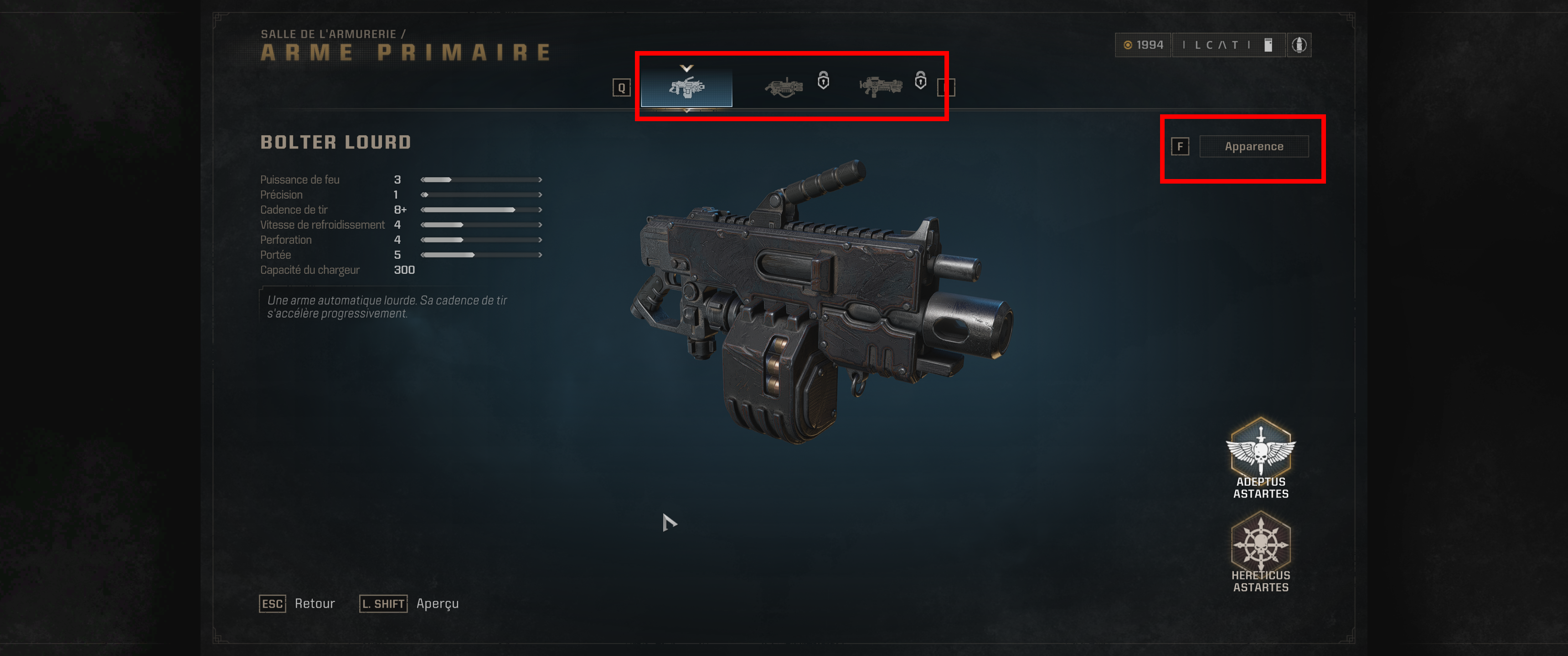
Task: Click the downward chevron below the selected weapon
Action: pyautogui.click(x=687, y=111)
